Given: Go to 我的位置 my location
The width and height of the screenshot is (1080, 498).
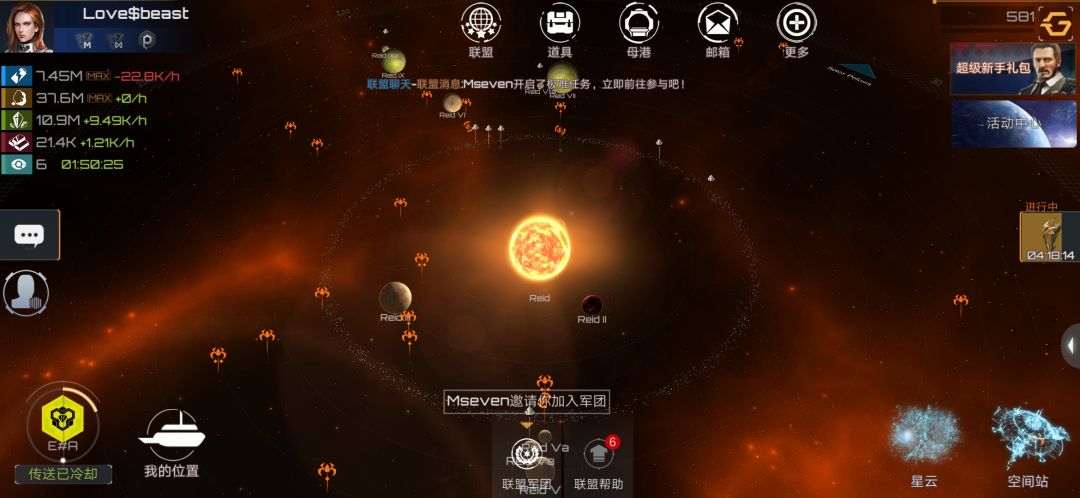Looking at the screenshot, I should point(172,436).
